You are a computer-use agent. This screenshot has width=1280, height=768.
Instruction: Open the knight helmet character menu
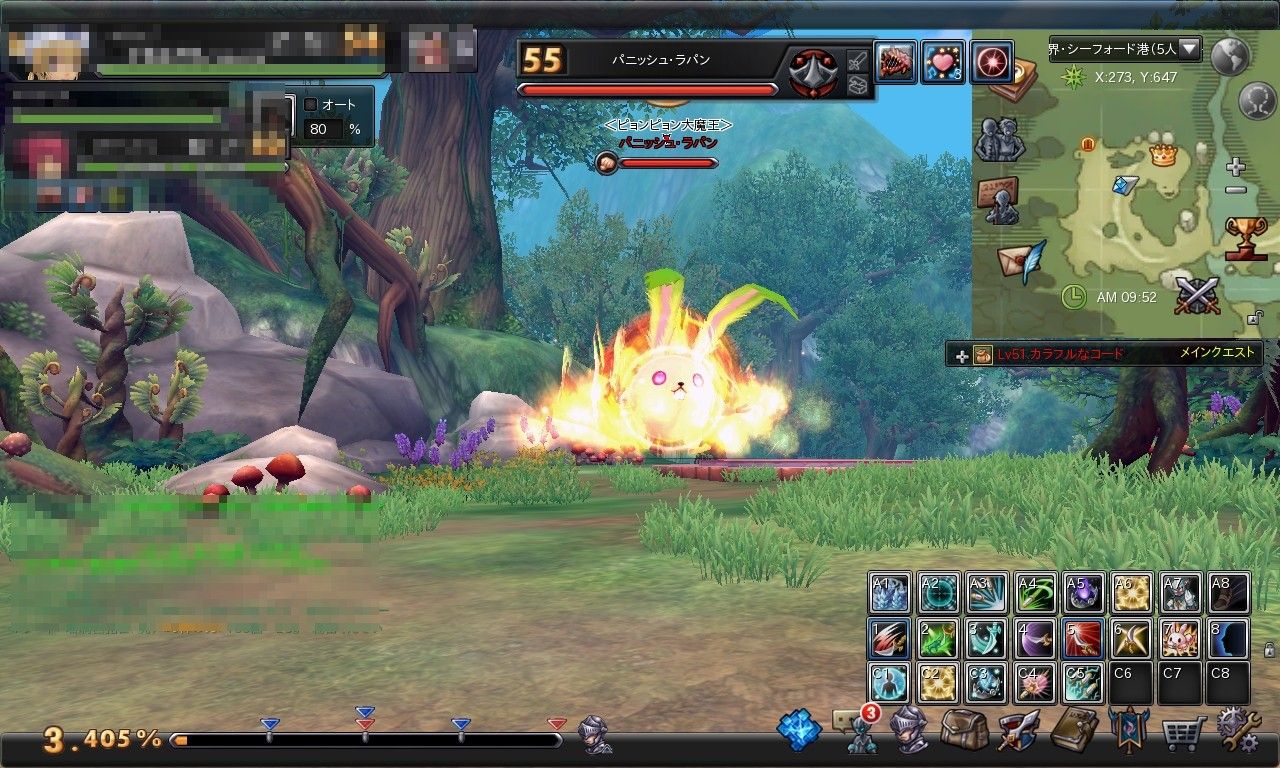coord(909,729)
